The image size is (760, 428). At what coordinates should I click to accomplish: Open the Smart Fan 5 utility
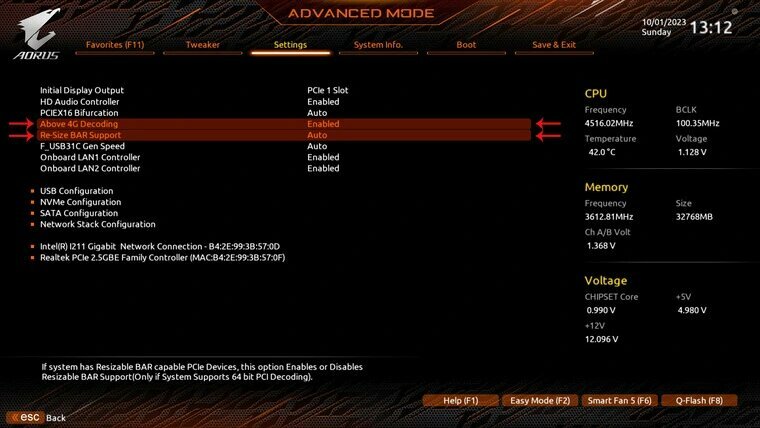pyautogui.click(x=619, y=401)
